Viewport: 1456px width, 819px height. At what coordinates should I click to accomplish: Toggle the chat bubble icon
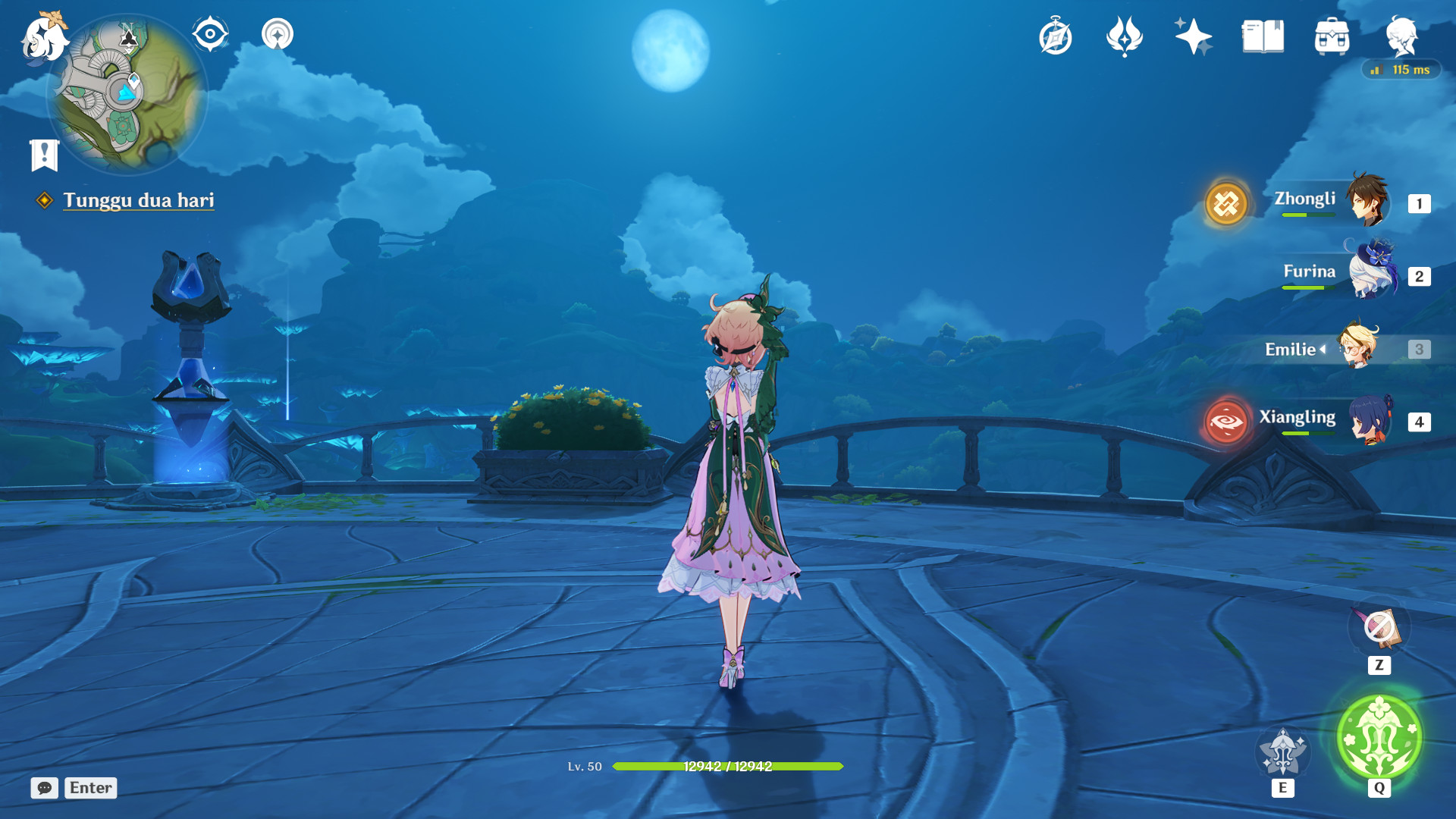(x=45, y=788)
